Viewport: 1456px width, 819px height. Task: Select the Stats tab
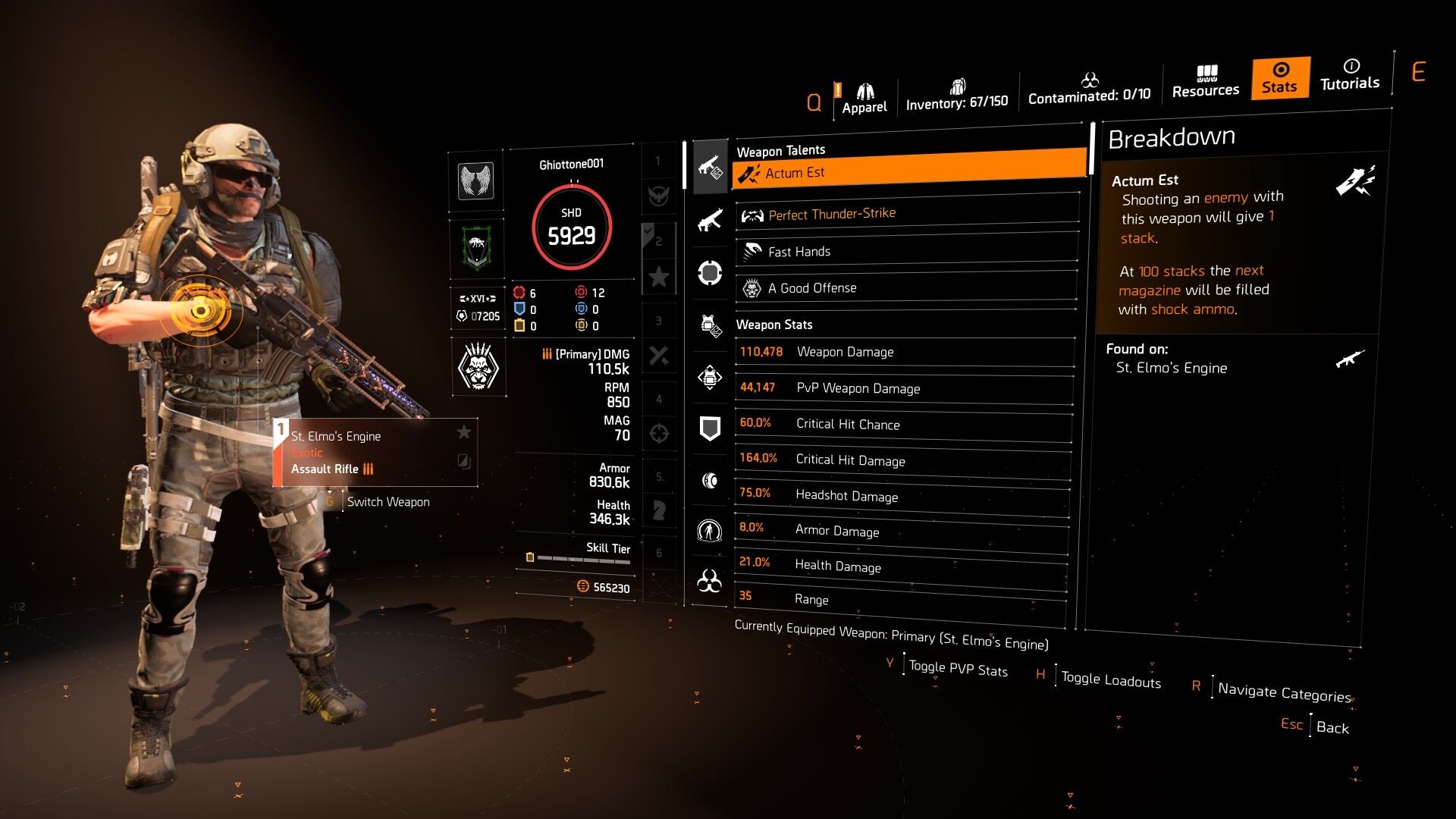coord(1280,78)
